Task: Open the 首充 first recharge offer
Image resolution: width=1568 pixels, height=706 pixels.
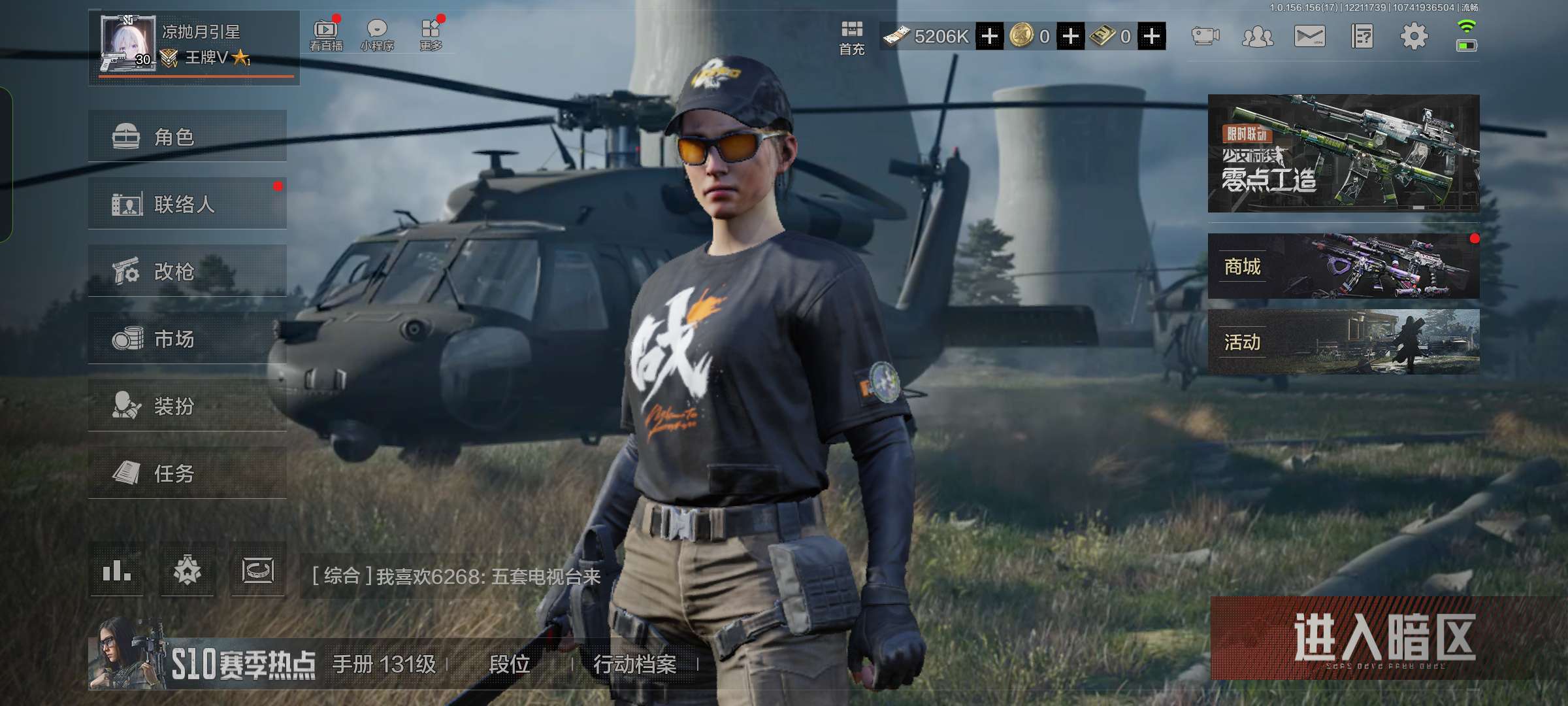Action: click(x=852, y=37)
